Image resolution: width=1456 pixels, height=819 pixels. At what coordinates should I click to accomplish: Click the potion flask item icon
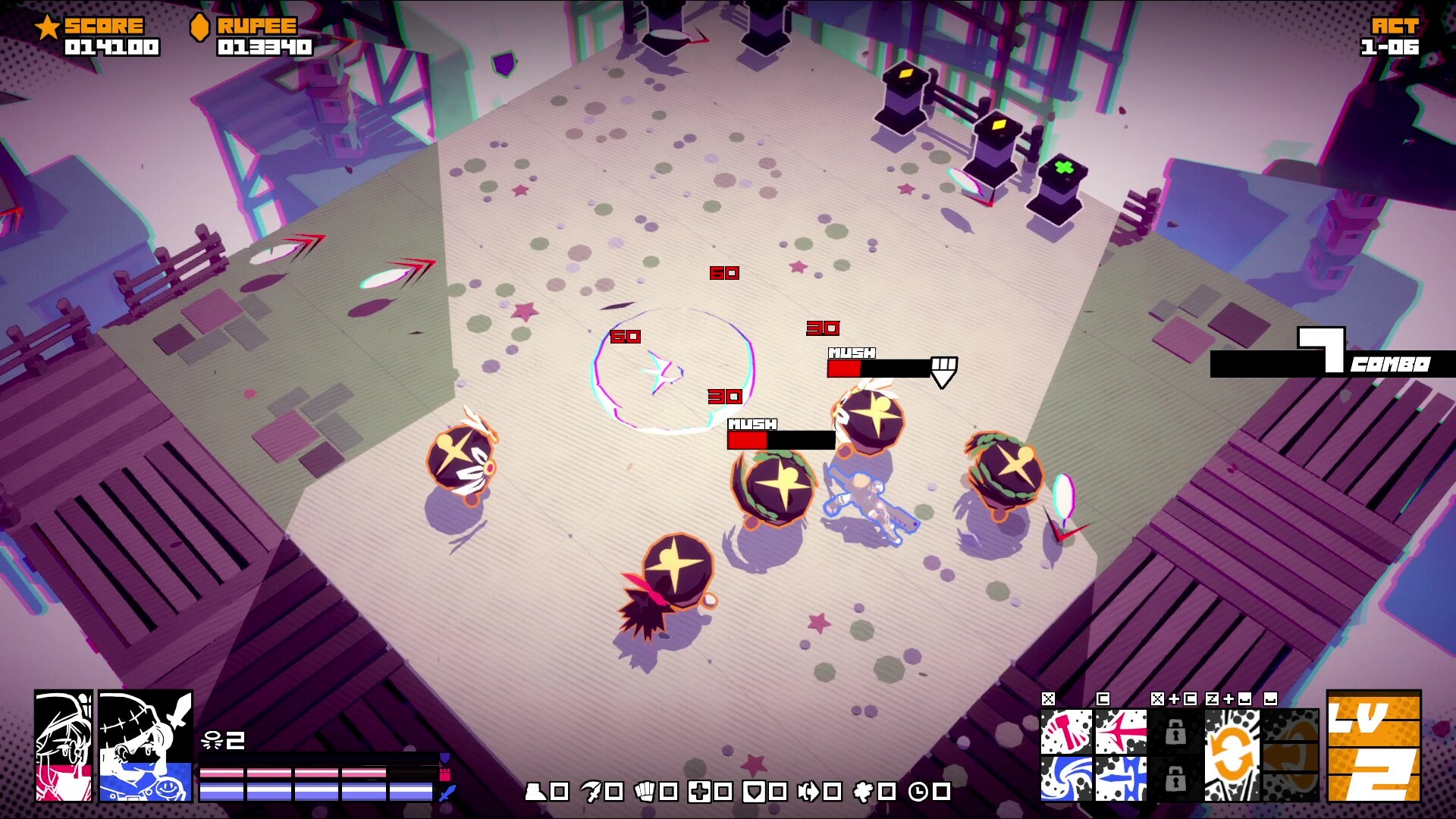coord(537,790)
